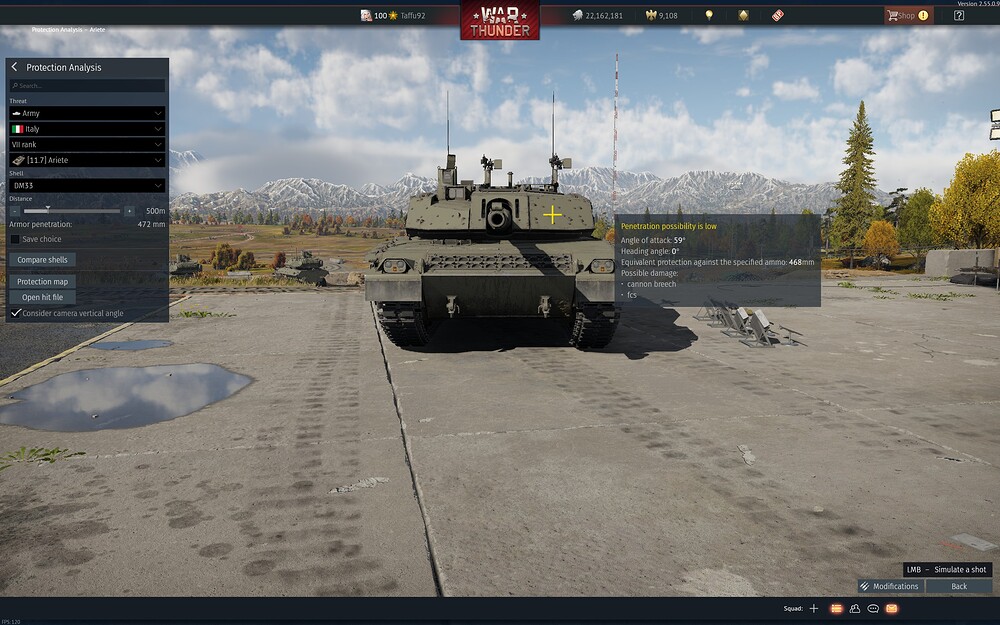Open the Army threat type dropdown
Screen dimensions: 1000x625
click(x=87, y=114)
